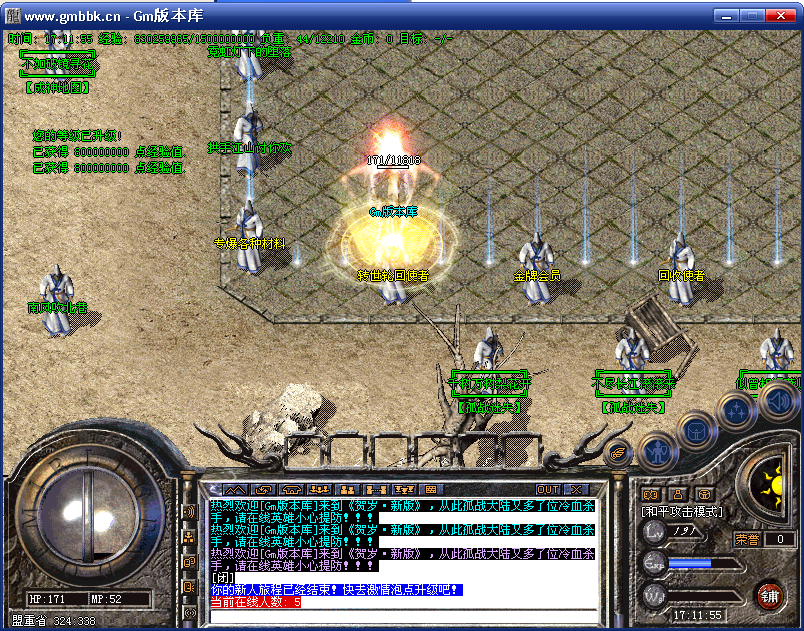This screenshot has width=804, height=631.
Task: Click the X button beside OUT
Action: [576, 489]
